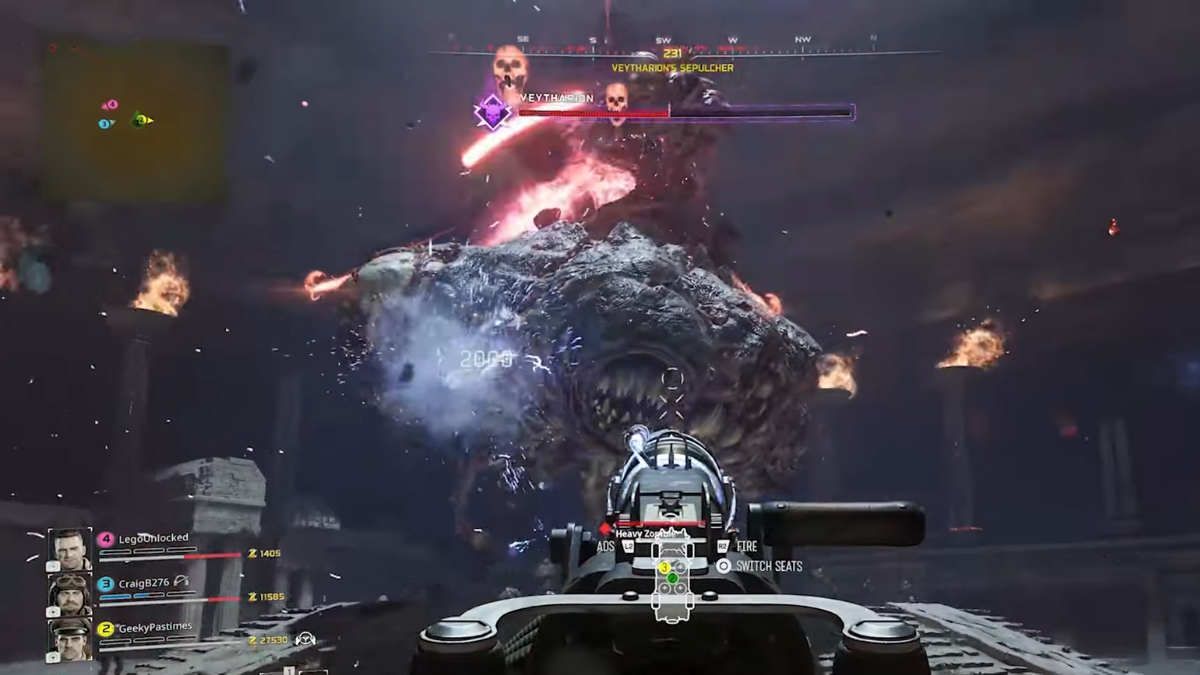Click the vehicle seat layout diagram
1200x675 pixels.
672,580
